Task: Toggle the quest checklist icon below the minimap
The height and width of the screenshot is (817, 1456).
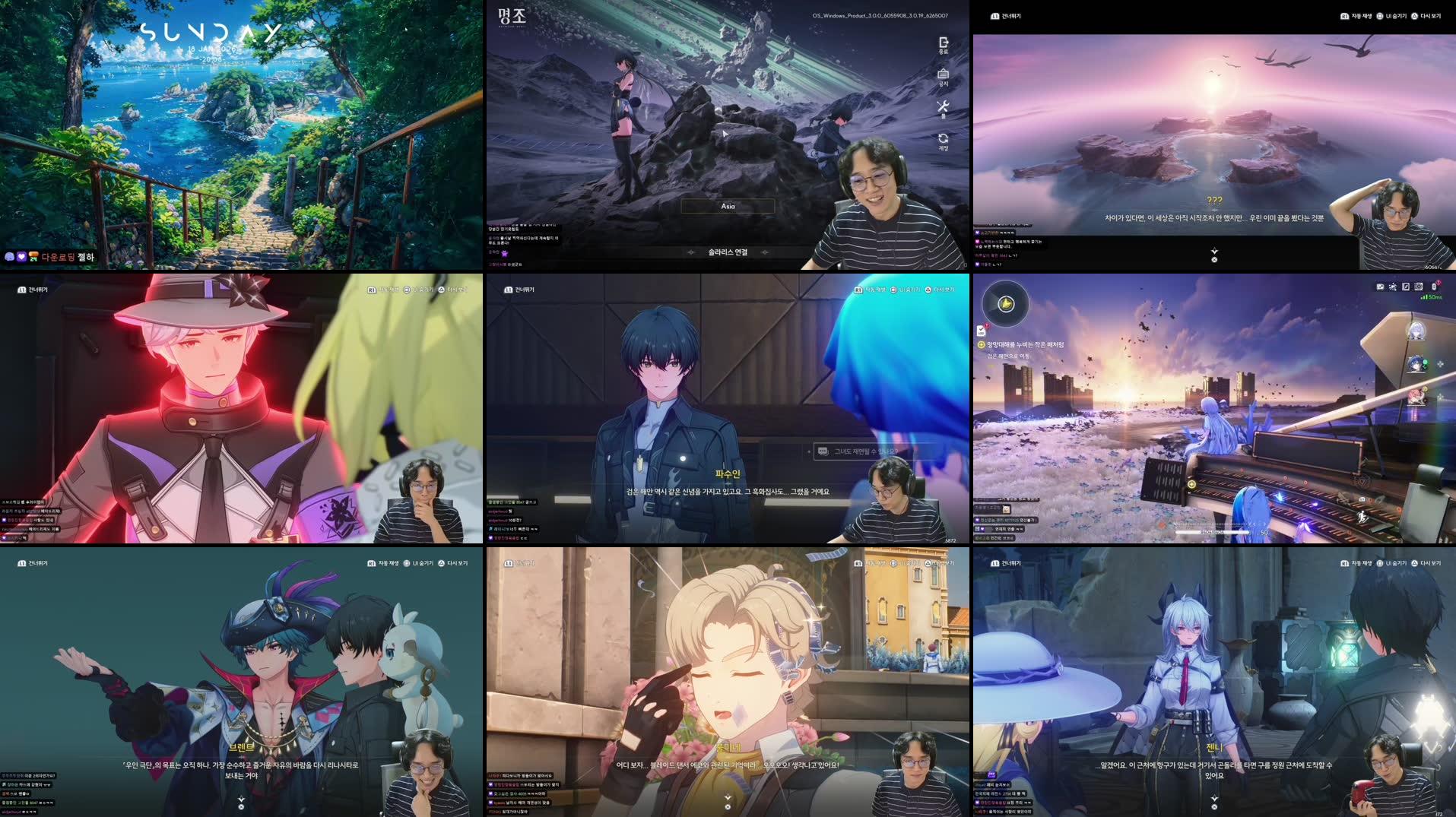Action: [x=982, y=331]
